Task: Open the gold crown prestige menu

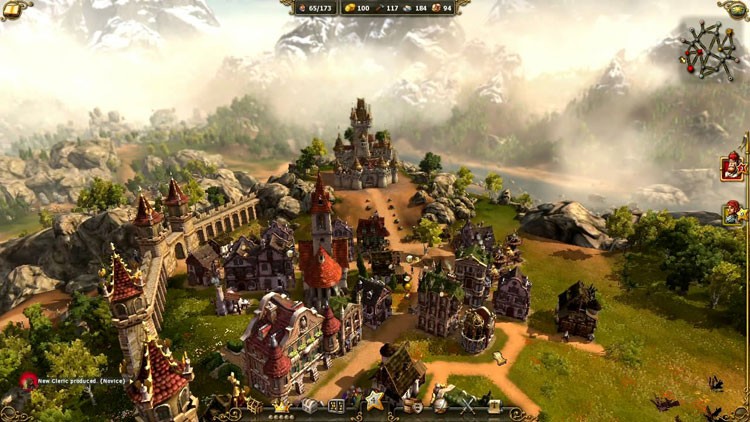Action: pos(281,406)
